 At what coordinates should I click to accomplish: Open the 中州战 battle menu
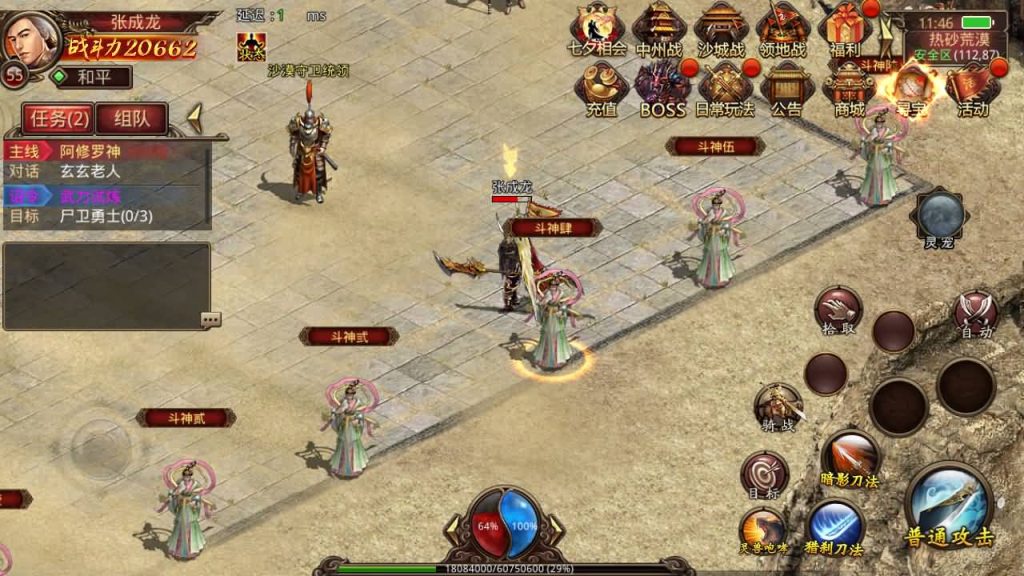pyautogui.click(x=660, y=28)
